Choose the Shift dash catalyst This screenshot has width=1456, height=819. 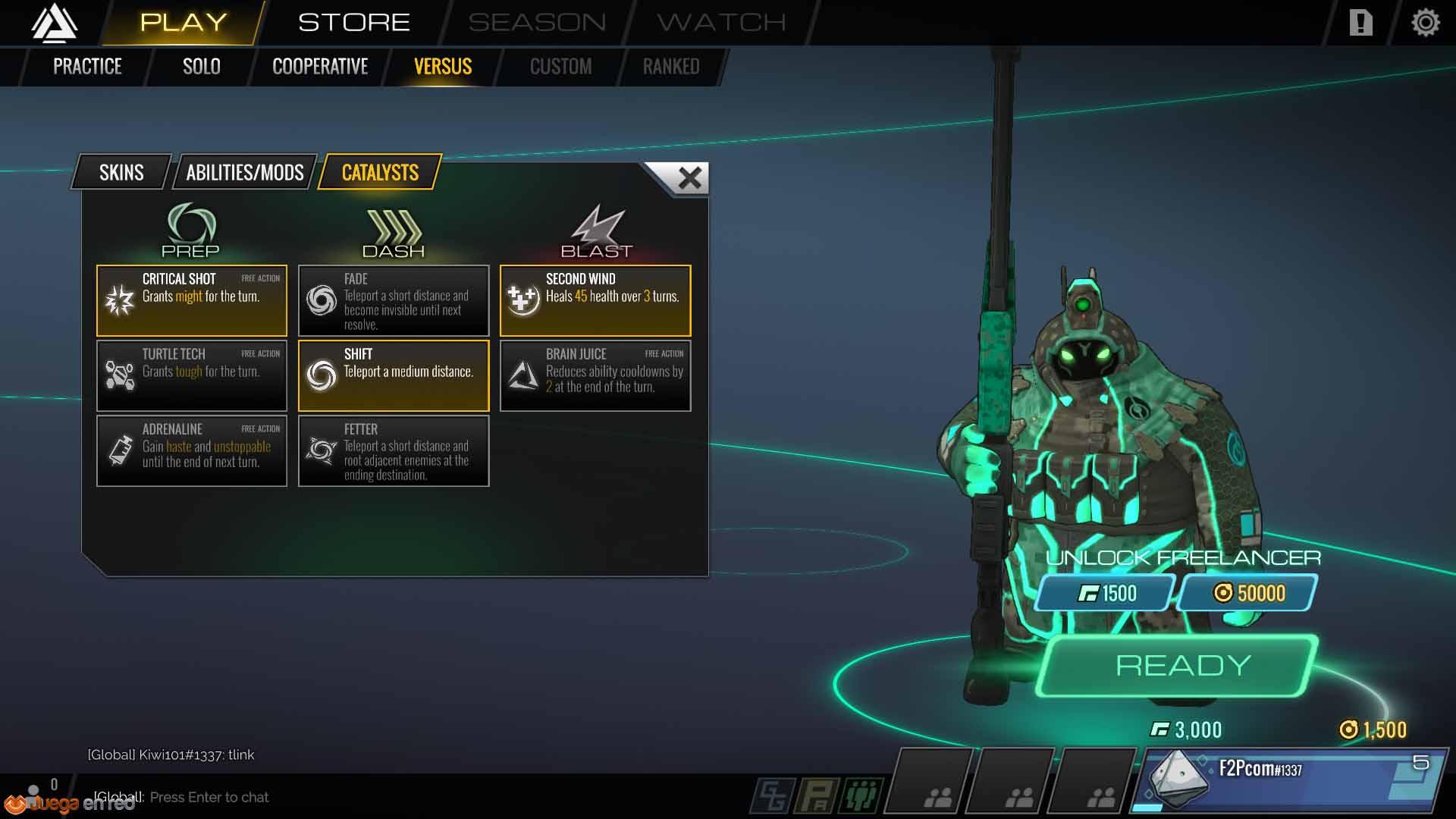pyautogui.click(x=394, y=375)
